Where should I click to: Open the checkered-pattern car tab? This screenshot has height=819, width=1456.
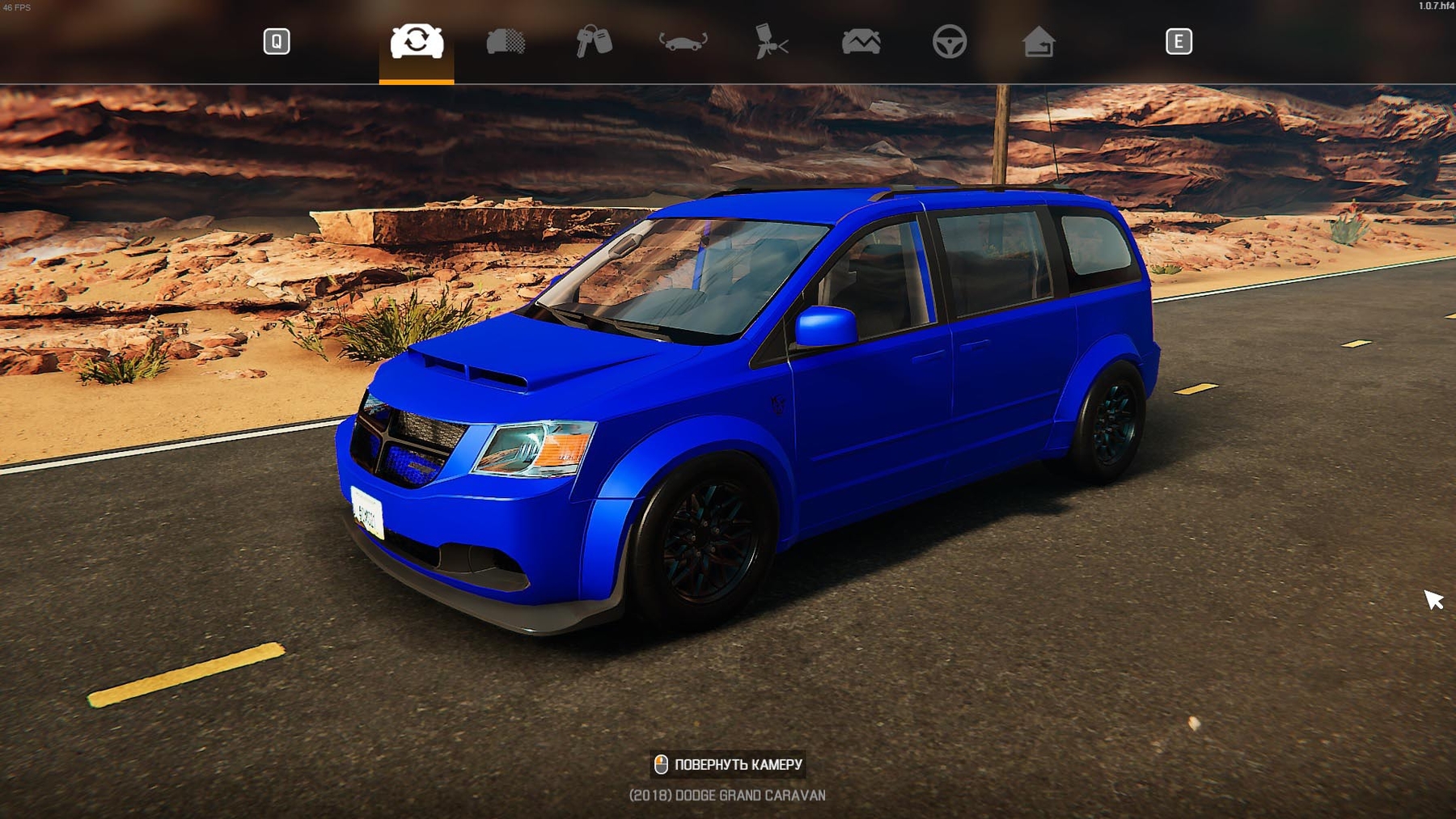tap(506, 41)
